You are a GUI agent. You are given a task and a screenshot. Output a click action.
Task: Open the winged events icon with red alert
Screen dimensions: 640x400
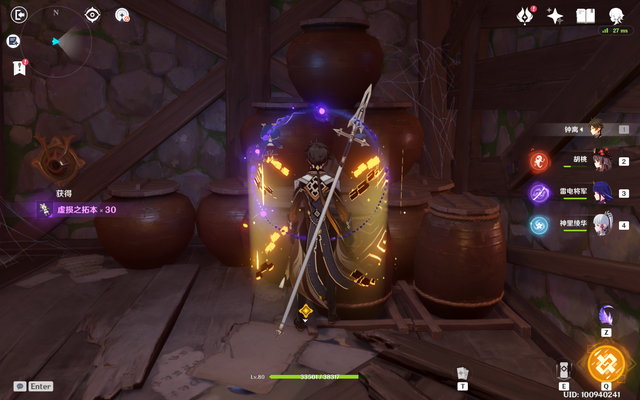pyautogui.click(x=524, y=15)
